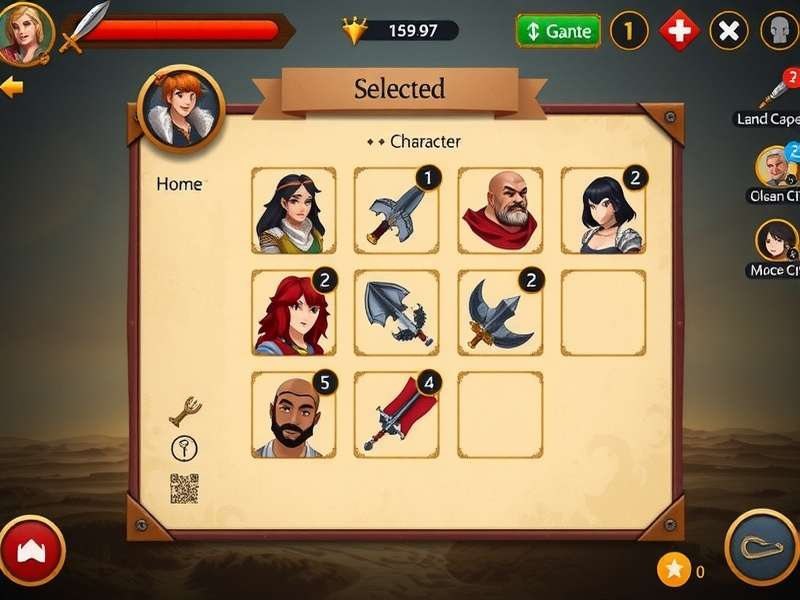
Task: Activate the round whip action button
Action: coord(760,546)
